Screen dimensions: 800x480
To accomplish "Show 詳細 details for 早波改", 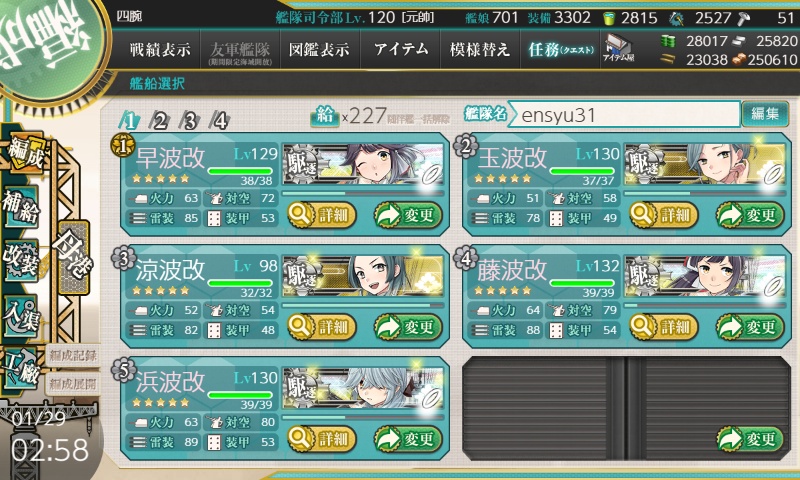I will (321, 214).
